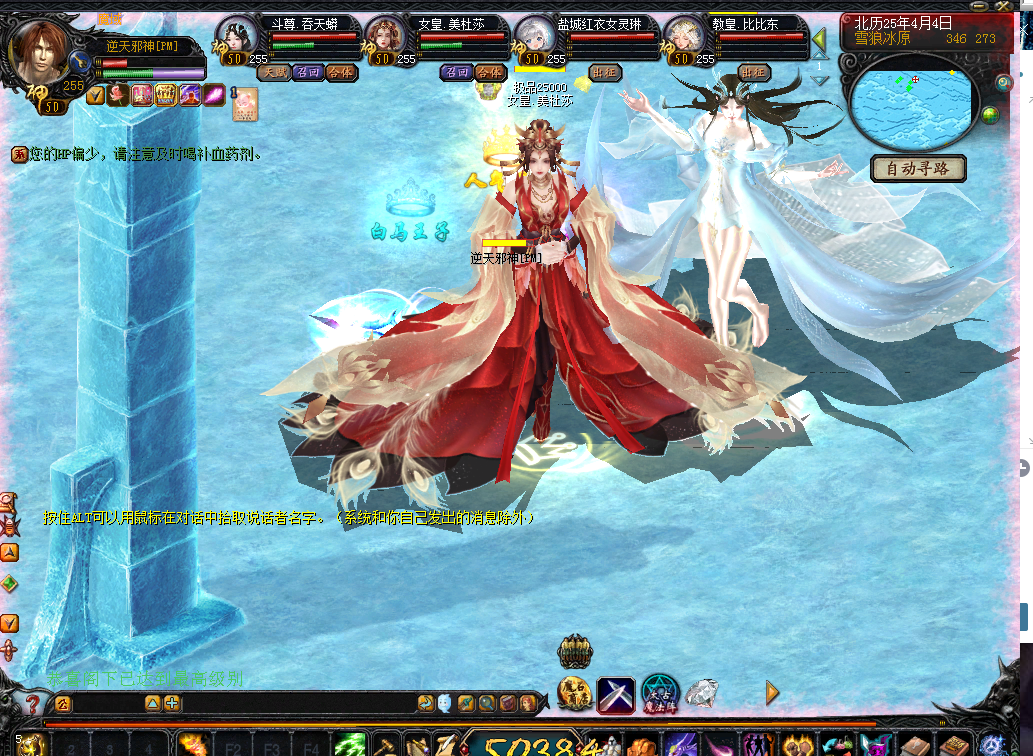Image resolution: width=1033 pixels, height=756 pixels.
Task: Recall pet 斗尊·吞天蟒 with its 召回 button
Action: click(307, 72)
